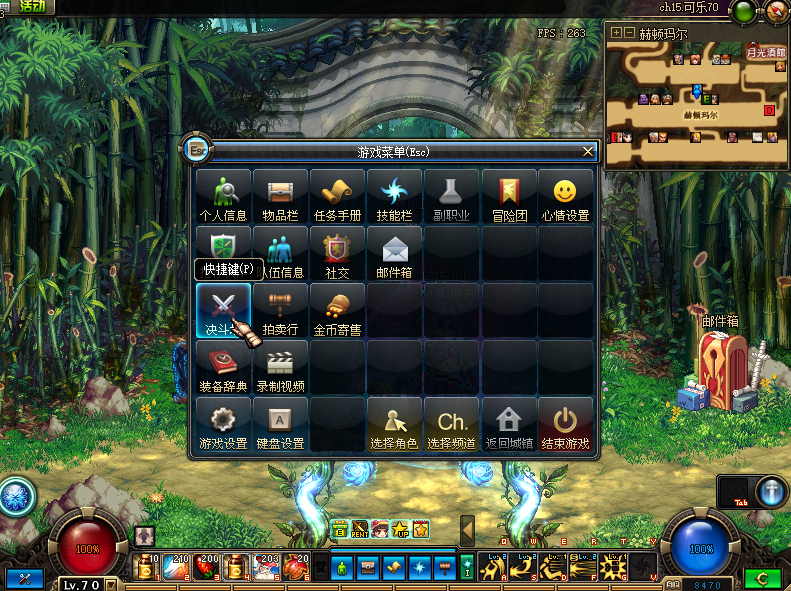791x591 pixels.
Task: Open the 任务手册 quest handbook
Action: (x=337, y=195)
